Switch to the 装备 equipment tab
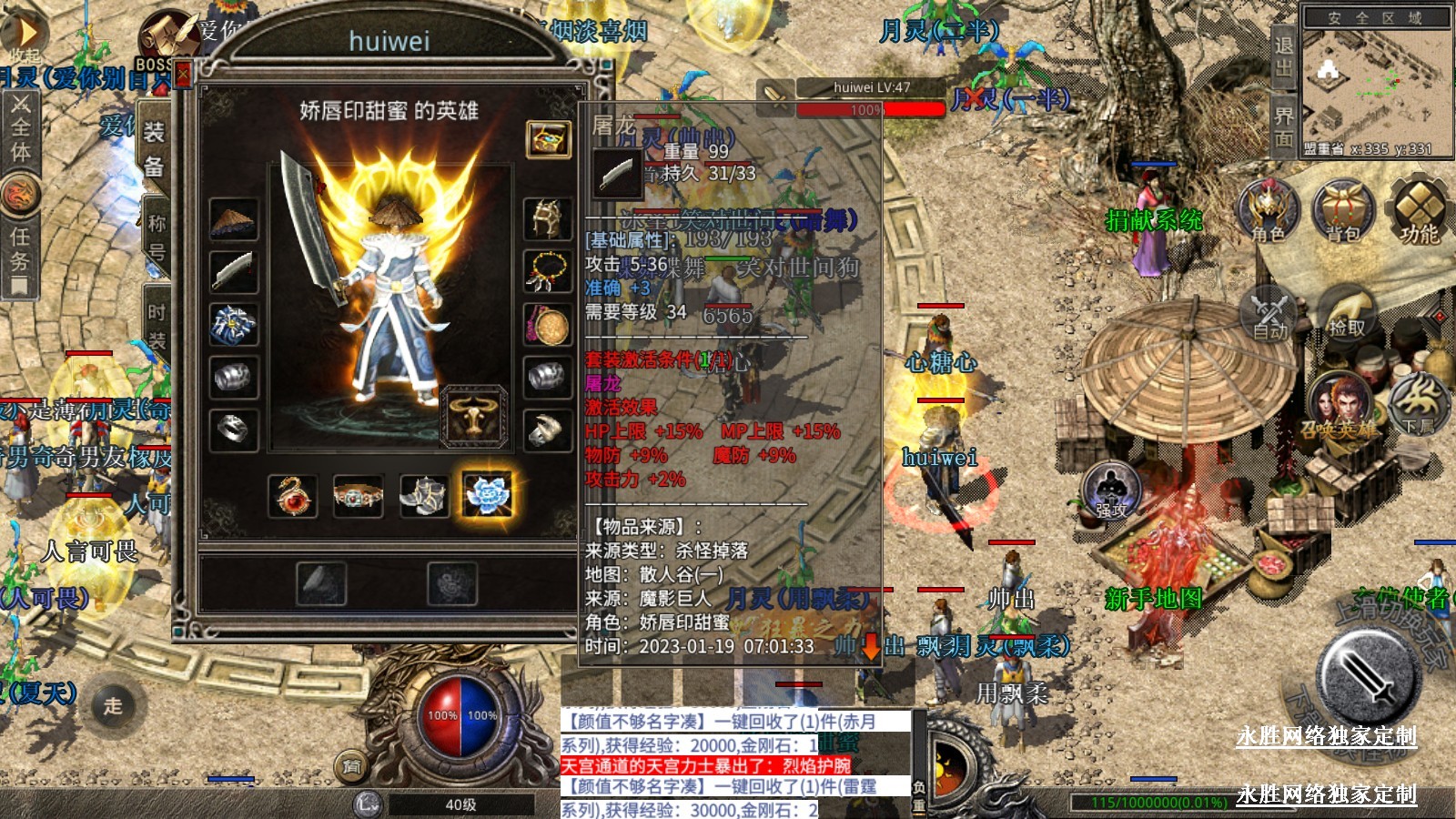 (154, 149)
